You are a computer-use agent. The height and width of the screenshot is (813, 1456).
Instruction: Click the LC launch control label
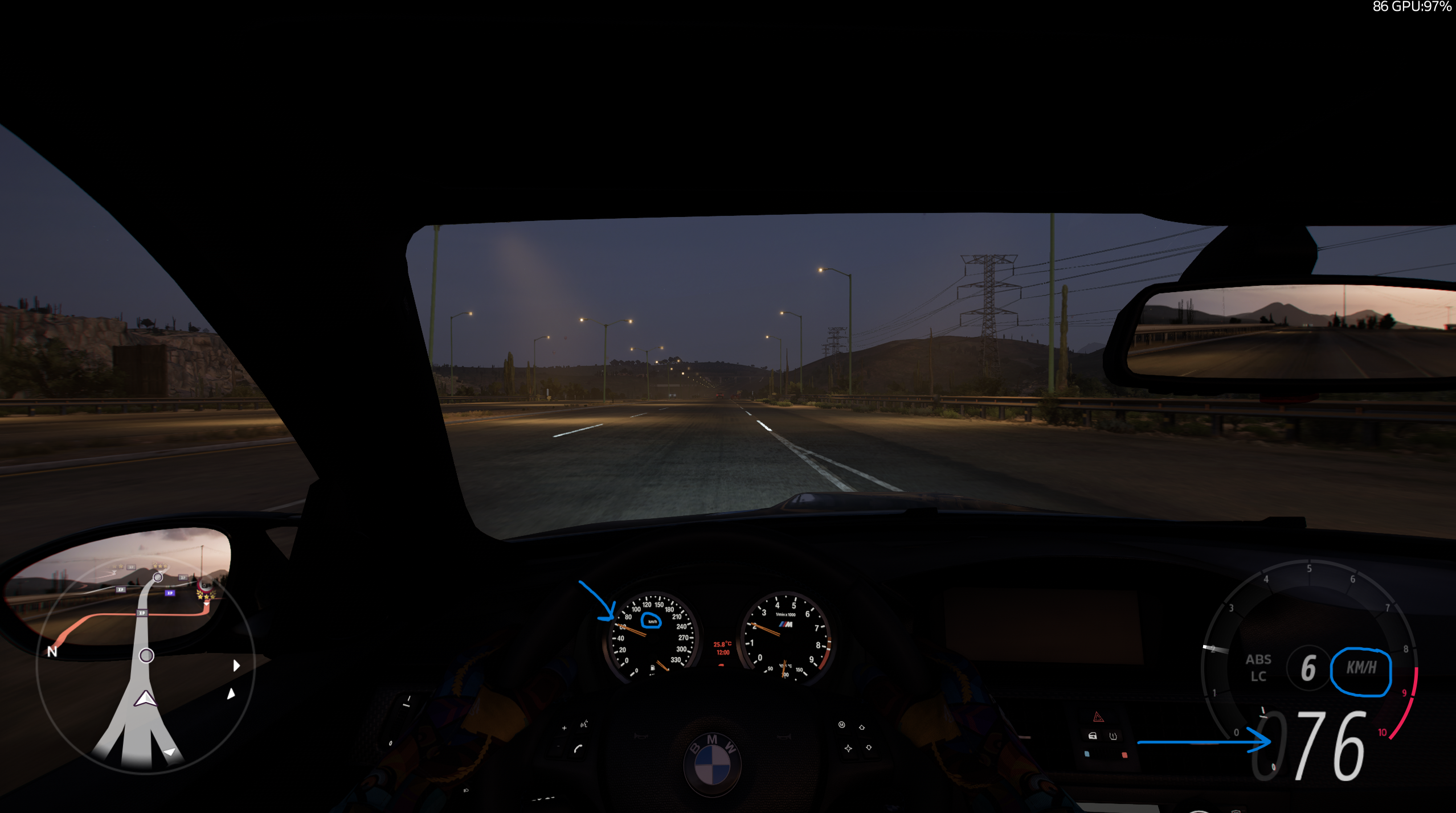tap(1259, 676)
